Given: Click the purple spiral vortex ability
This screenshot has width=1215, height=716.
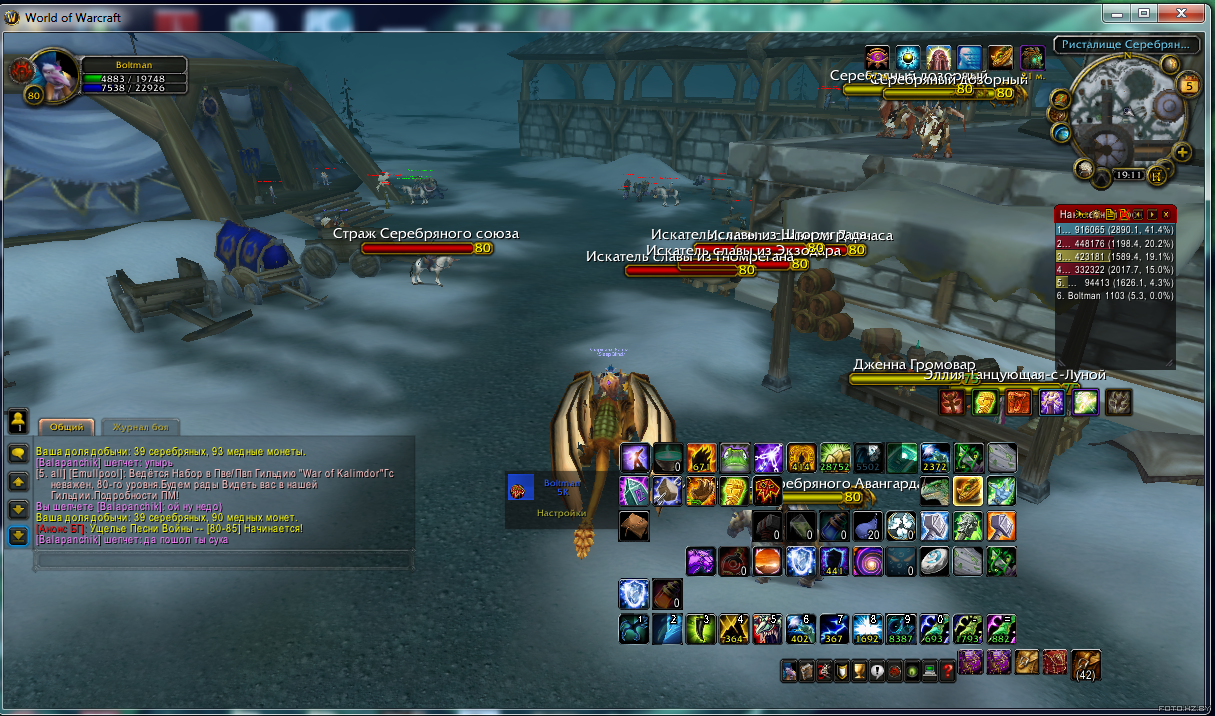Looking at the screenshot, I should [x=866, y=560].
